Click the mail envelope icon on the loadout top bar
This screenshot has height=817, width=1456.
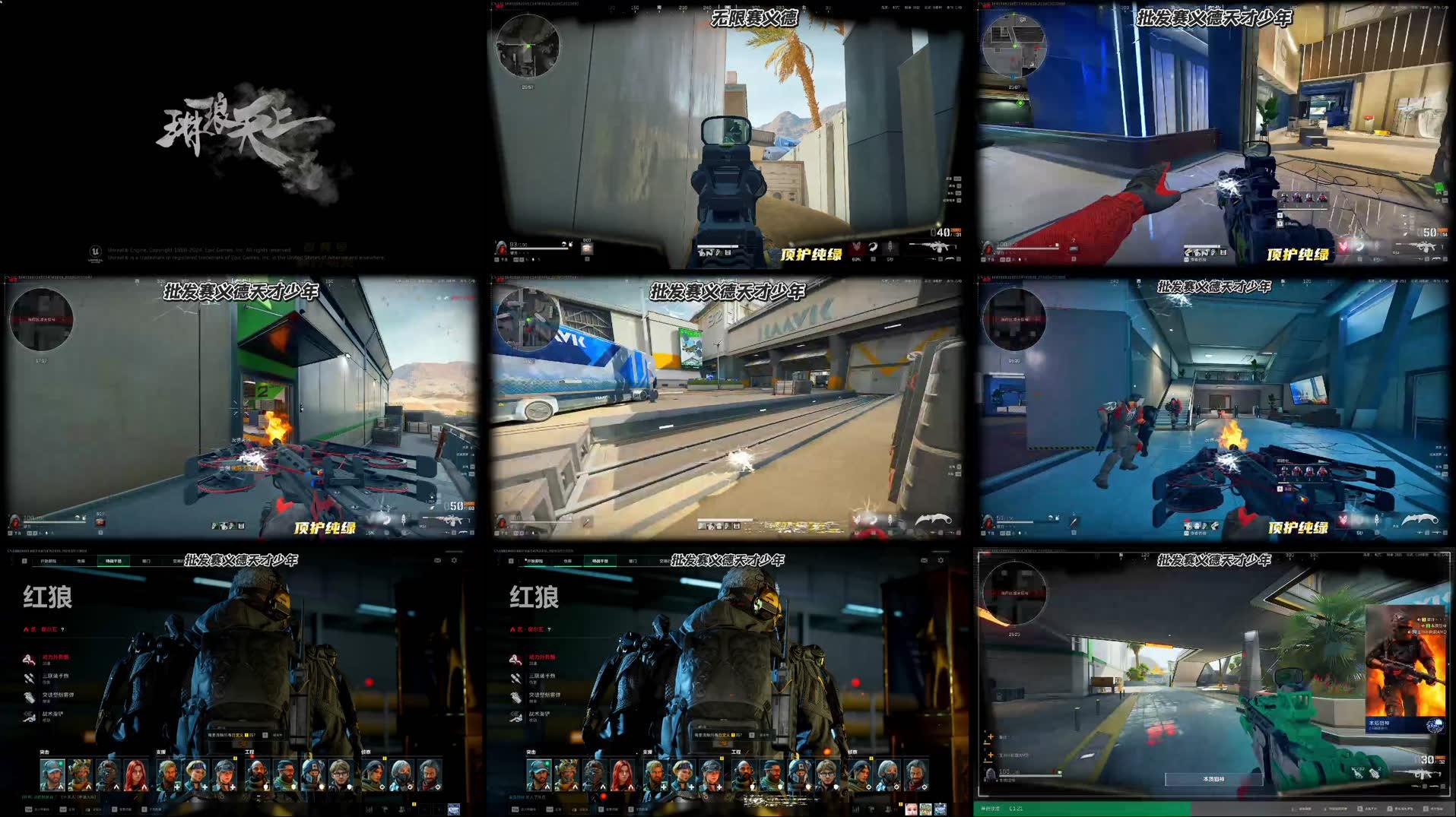[x=438, y=560]
